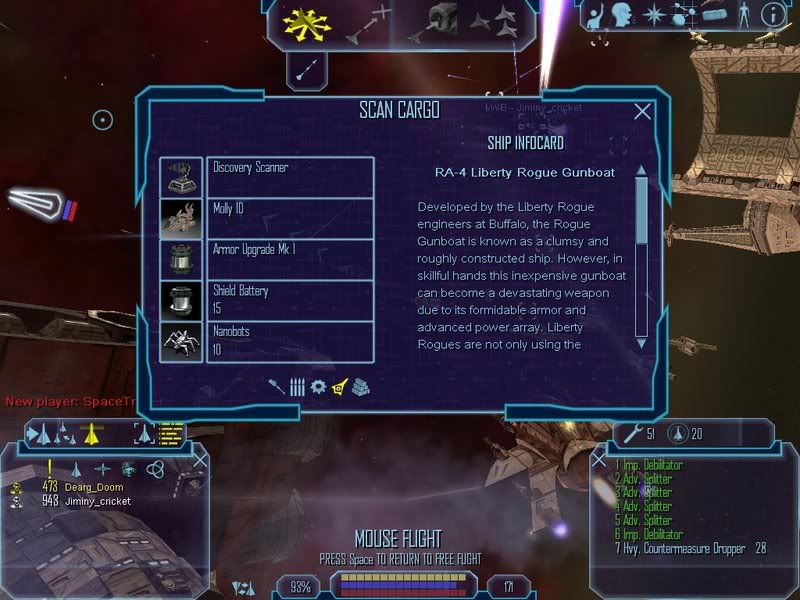The image size is (800, 600).
Task: Select Jiminy_cricket in the contact list
Action: click(97, 500)
